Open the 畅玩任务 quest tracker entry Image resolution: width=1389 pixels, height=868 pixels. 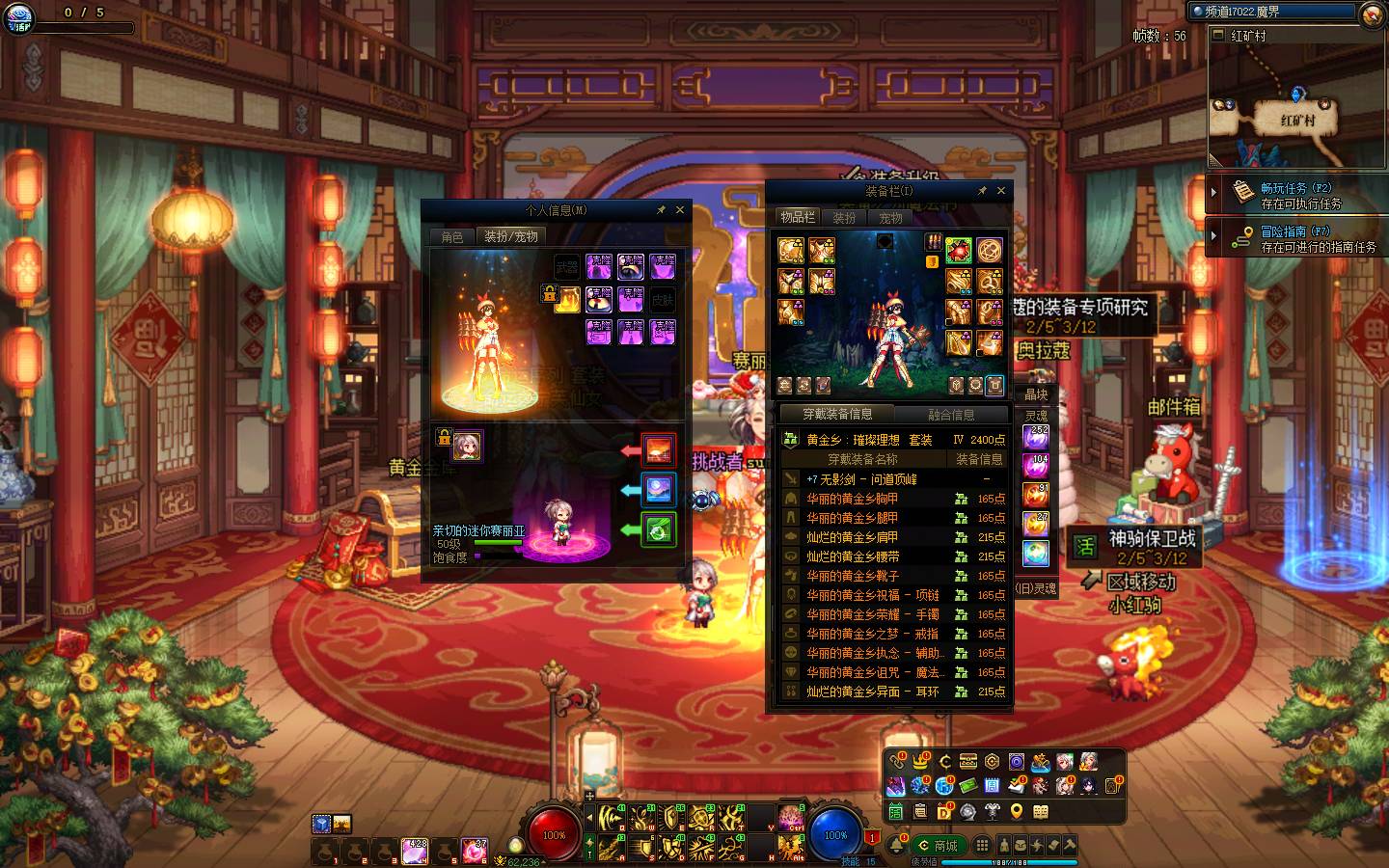tap(1296, 195)
